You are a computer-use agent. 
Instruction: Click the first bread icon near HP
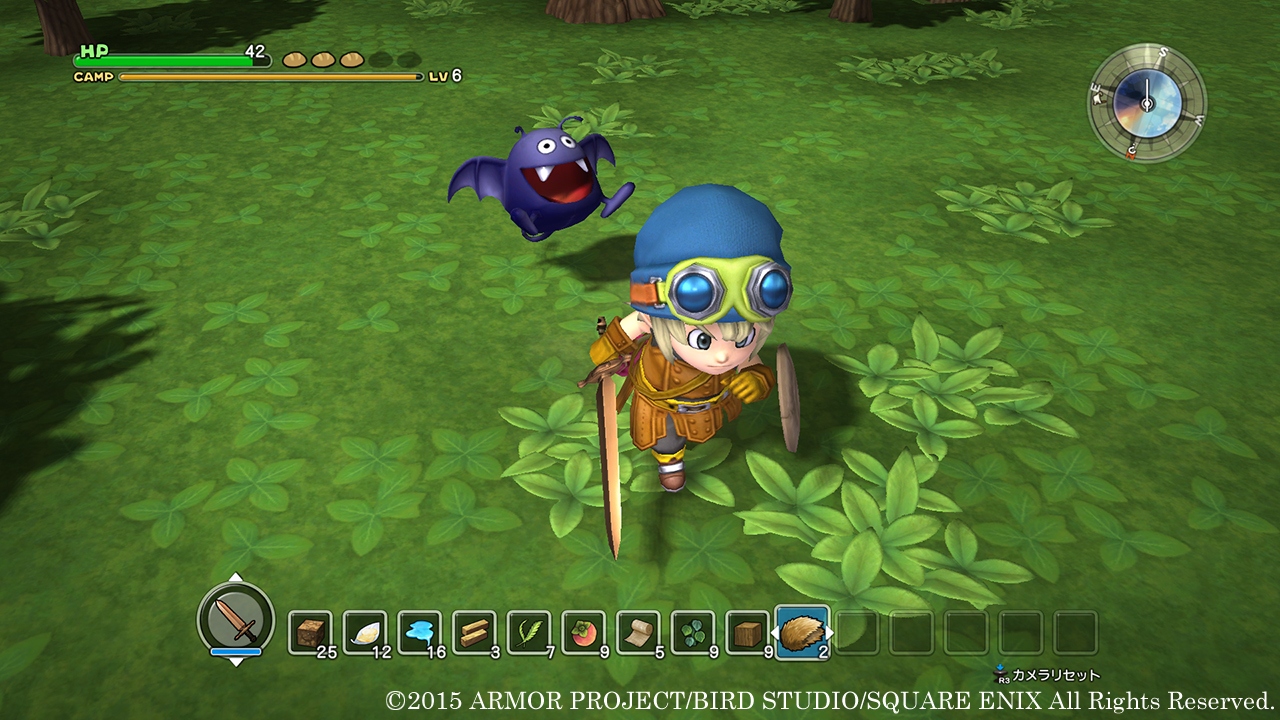pos(292,59)
